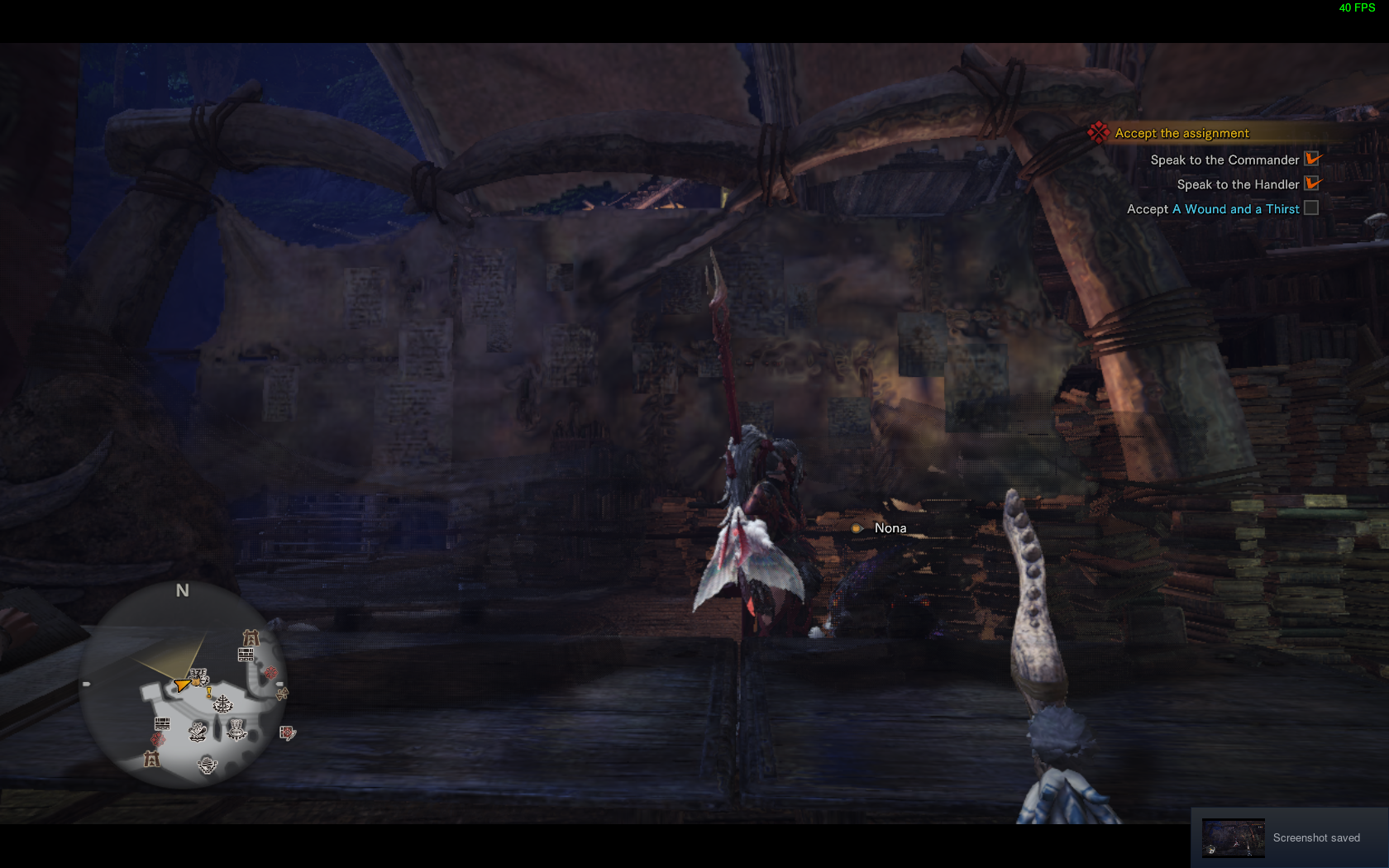Check the Speak to the Commander checkbox
The height and width of the screenshot is (868, 1389).
tap(1312, 159)
